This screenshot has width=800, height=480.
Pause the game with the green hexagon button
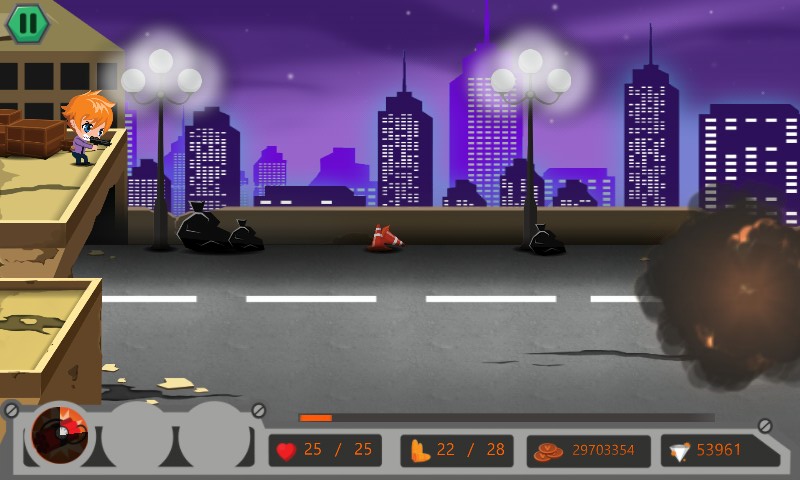[x=28, y=22]
